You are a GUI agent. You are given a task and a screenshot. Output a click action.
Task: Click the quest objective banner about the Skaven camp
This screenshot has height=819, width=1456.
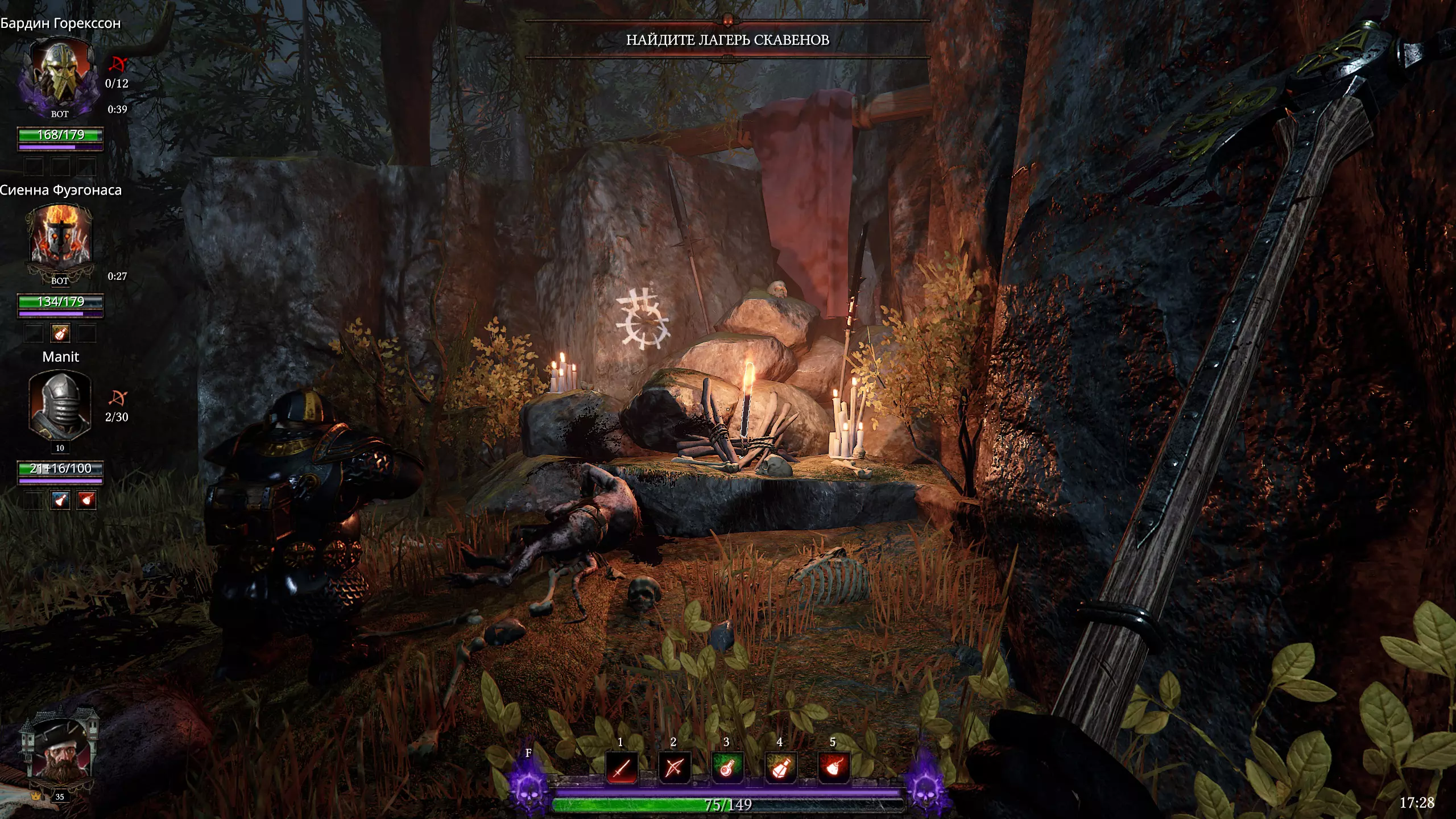pos(727,40)
